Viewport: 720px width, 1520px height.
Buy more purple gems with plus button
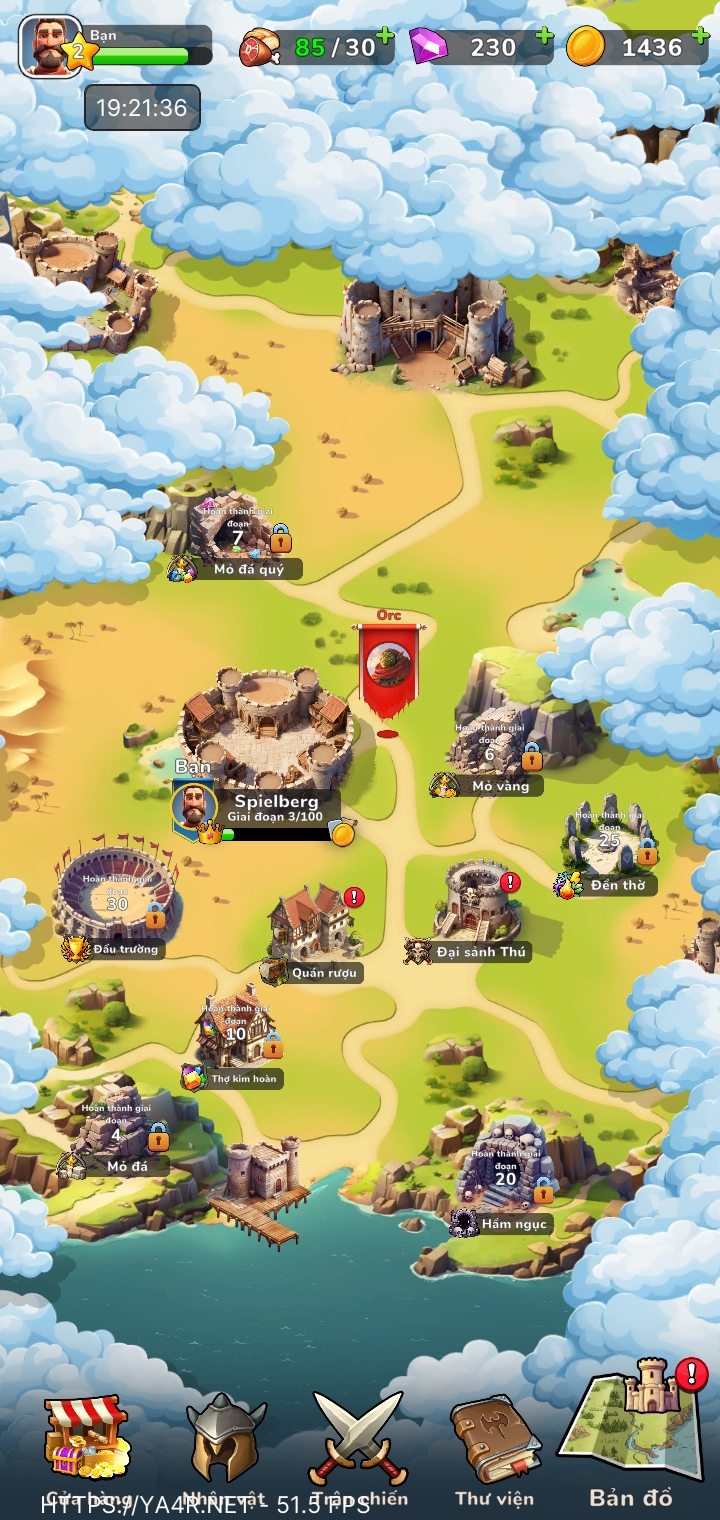544,38
